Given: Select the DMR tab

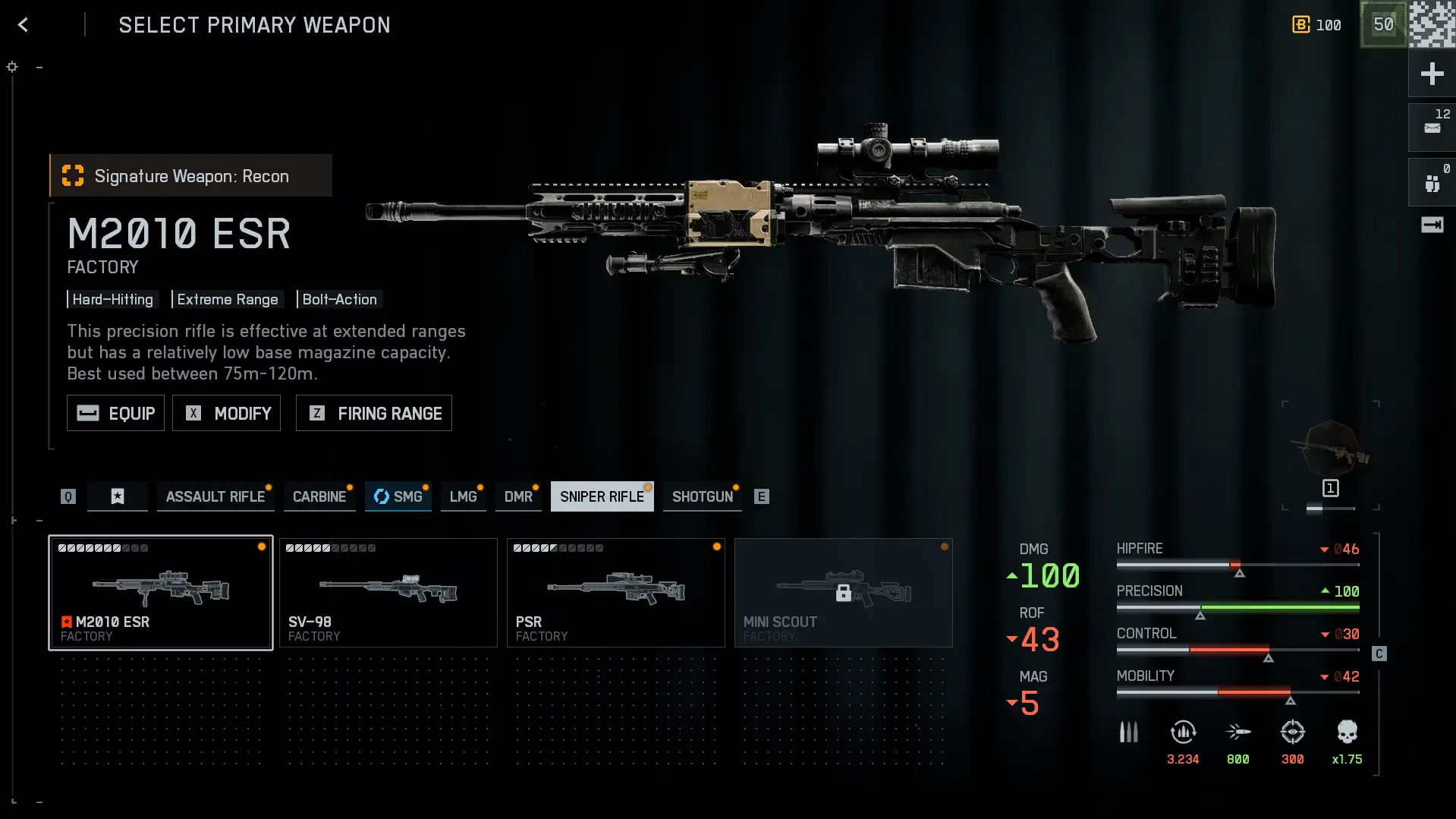Looking at the screenshot, I should pos(518,496).
